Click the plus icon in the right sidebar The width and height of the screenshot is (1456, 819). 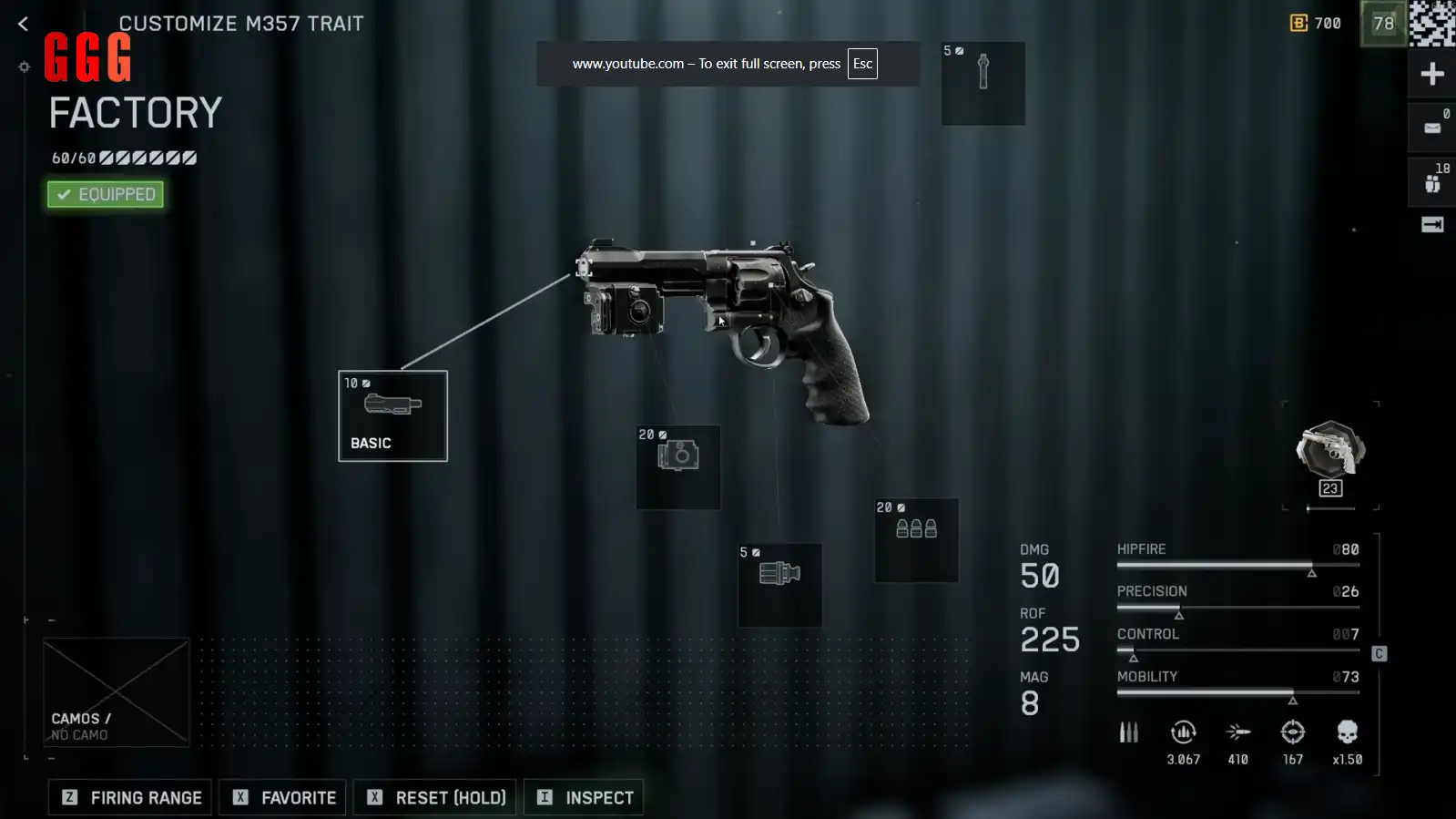coord(1432,75)
